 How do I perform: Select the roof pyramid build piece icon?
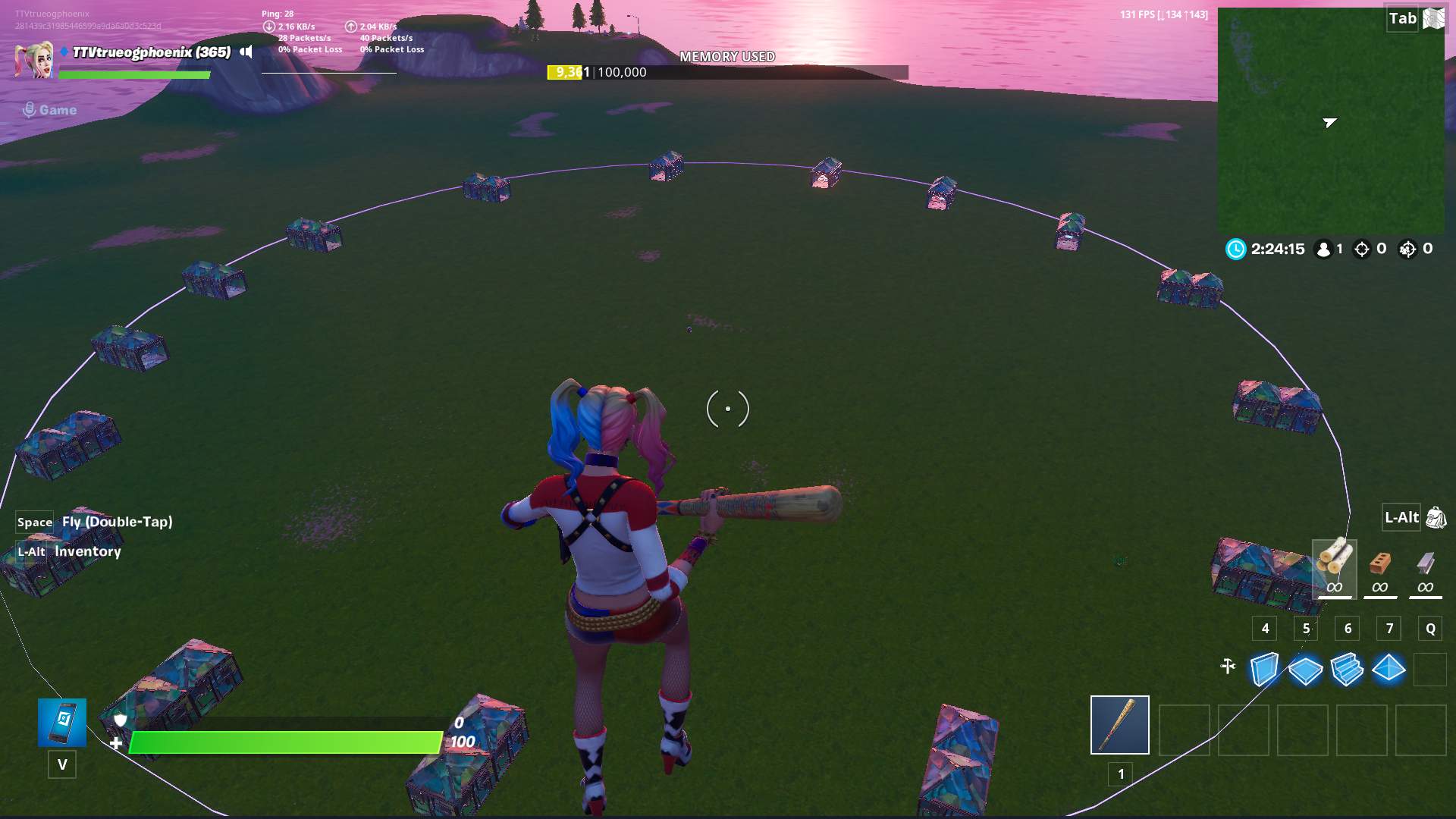coord(1389,669)
